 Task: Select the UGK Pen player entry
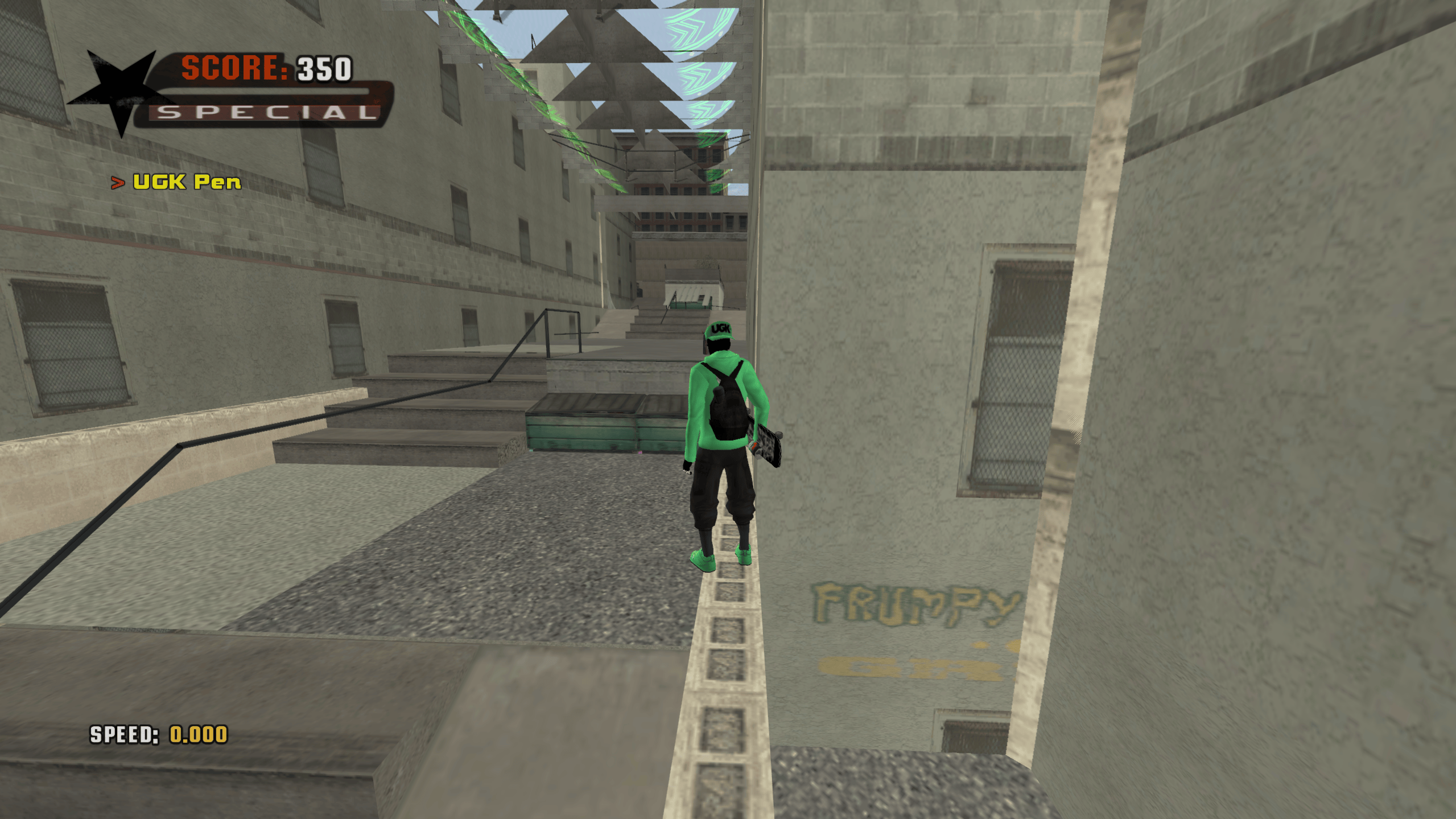pos(186,182)
